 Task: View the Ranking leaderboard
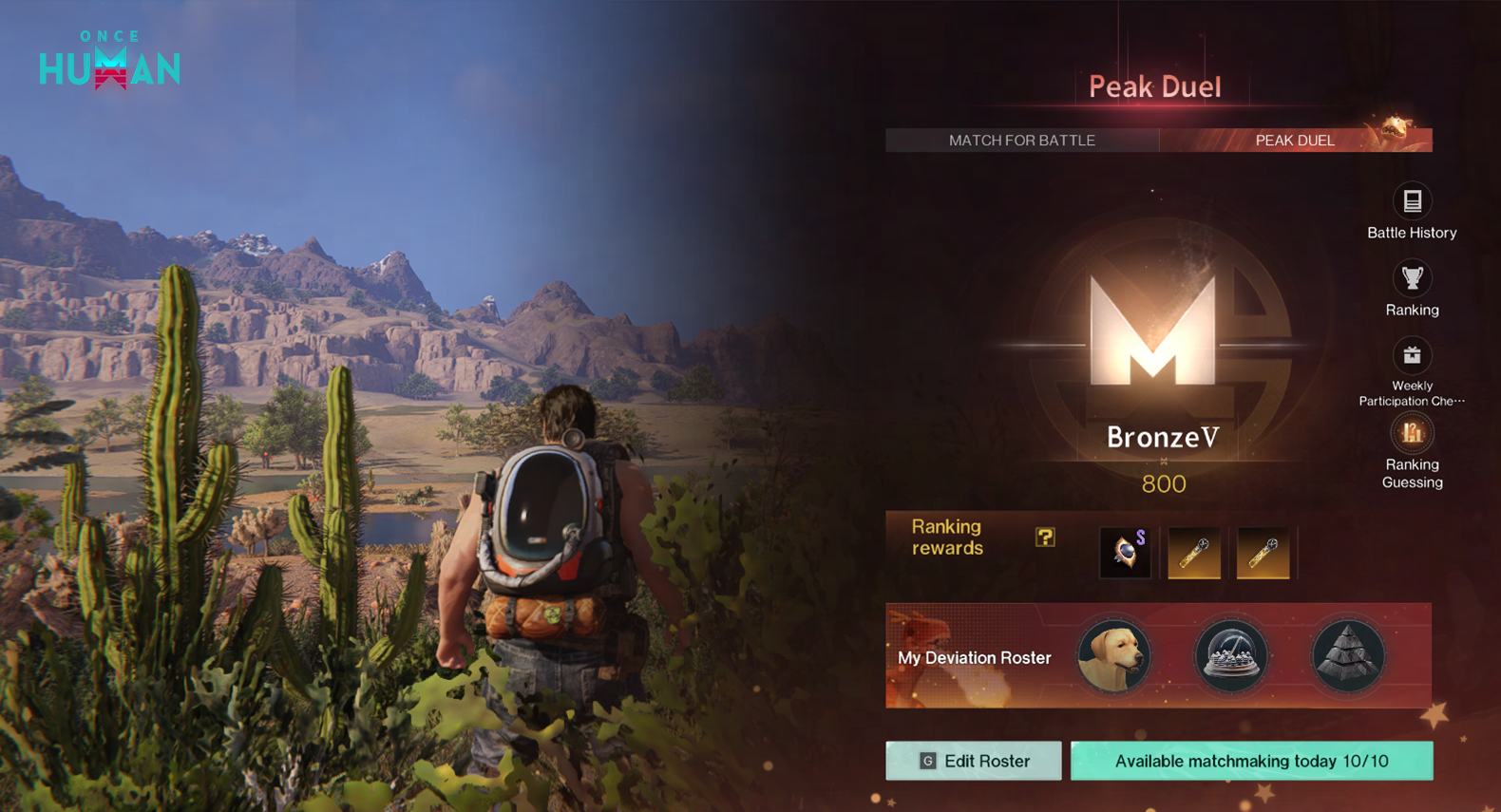click(1412, 279)
